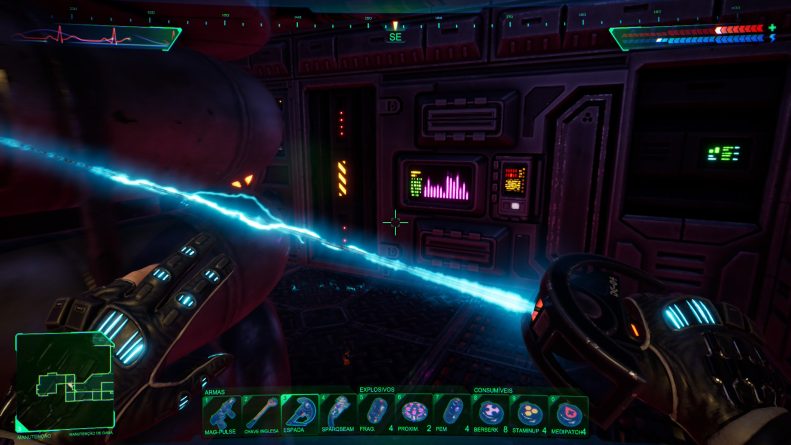Equip the Chave Inglesa wrench
791x445 pixels.
(261, 412)
